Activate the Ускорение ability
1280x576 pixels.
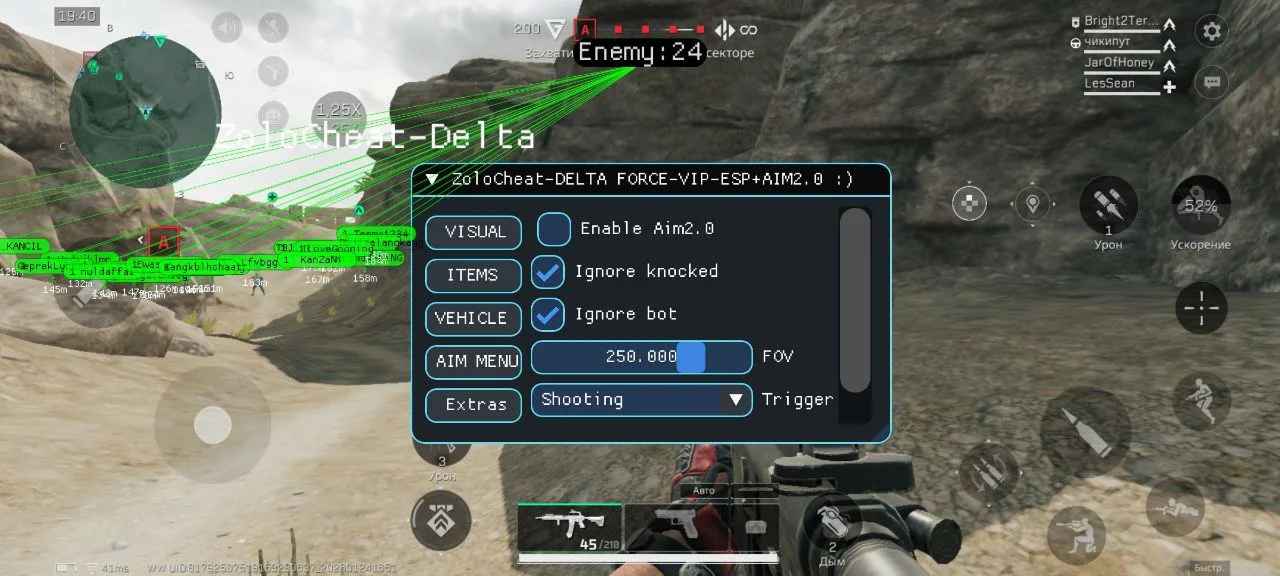click(x=1200, y=206)
